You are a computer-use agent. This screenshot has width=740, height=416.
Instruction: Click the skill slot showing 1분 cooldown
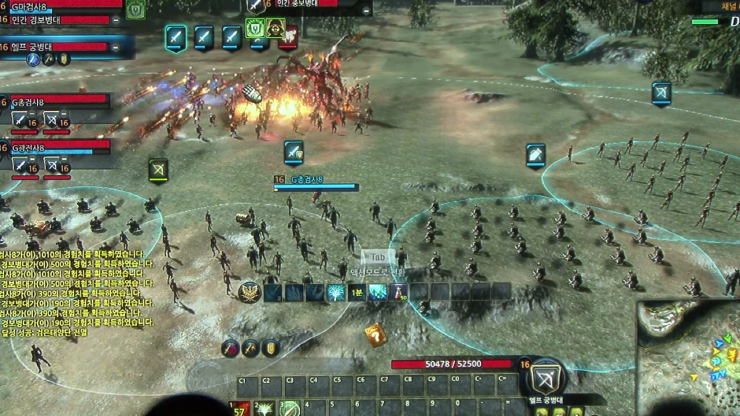click(x=357, y=292)
